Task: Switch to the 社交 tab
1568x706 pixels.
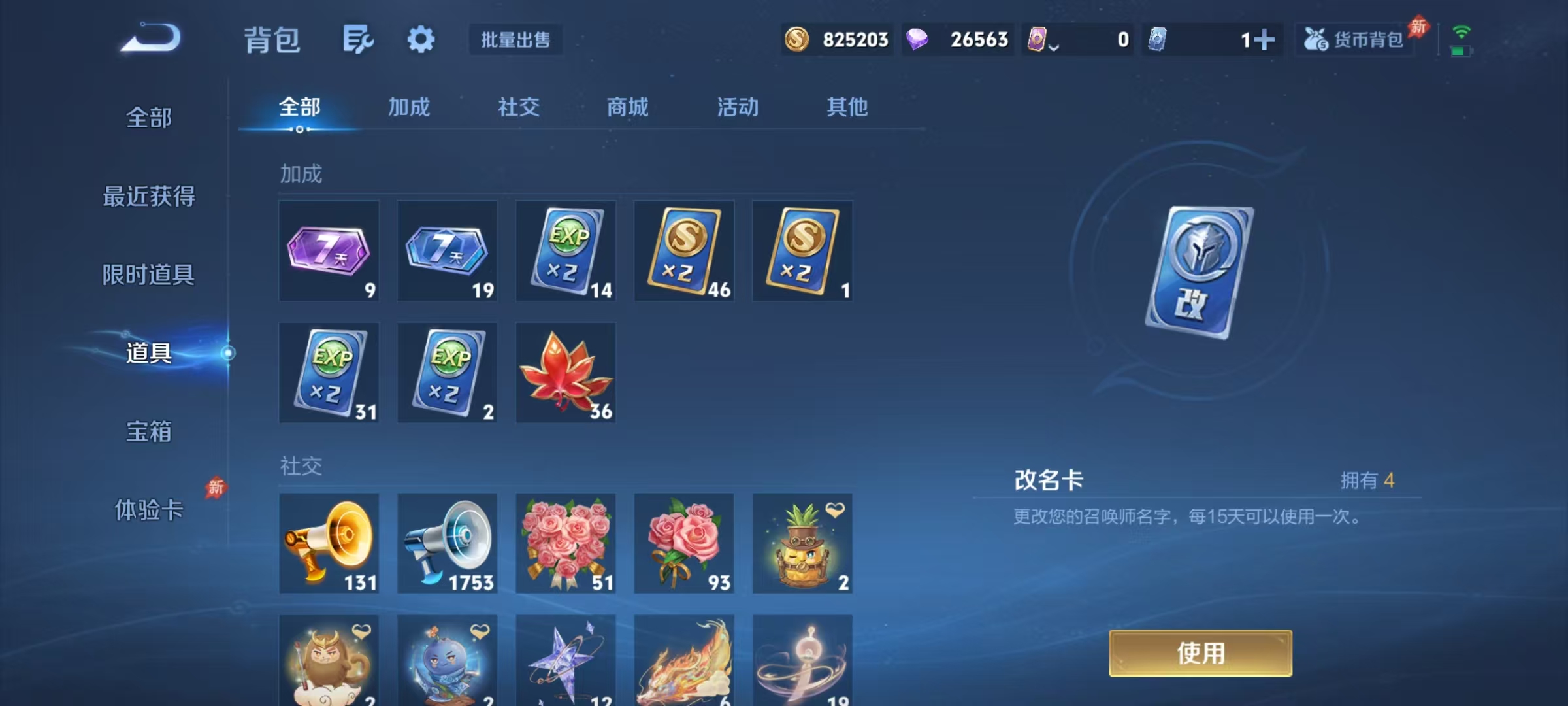Action: pos(518,107)
